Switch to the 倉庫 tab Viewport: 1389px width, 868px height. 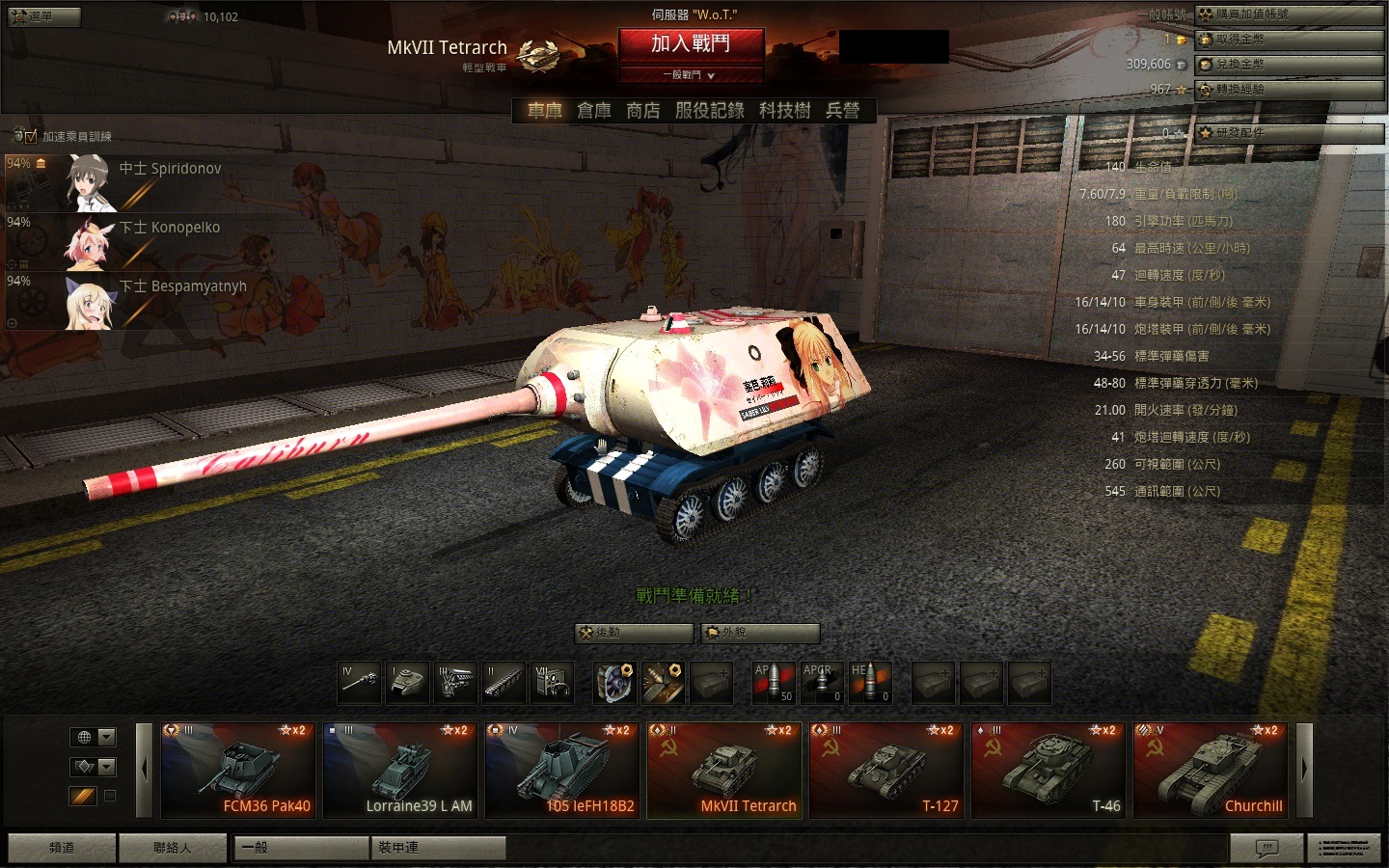(593, 111)
